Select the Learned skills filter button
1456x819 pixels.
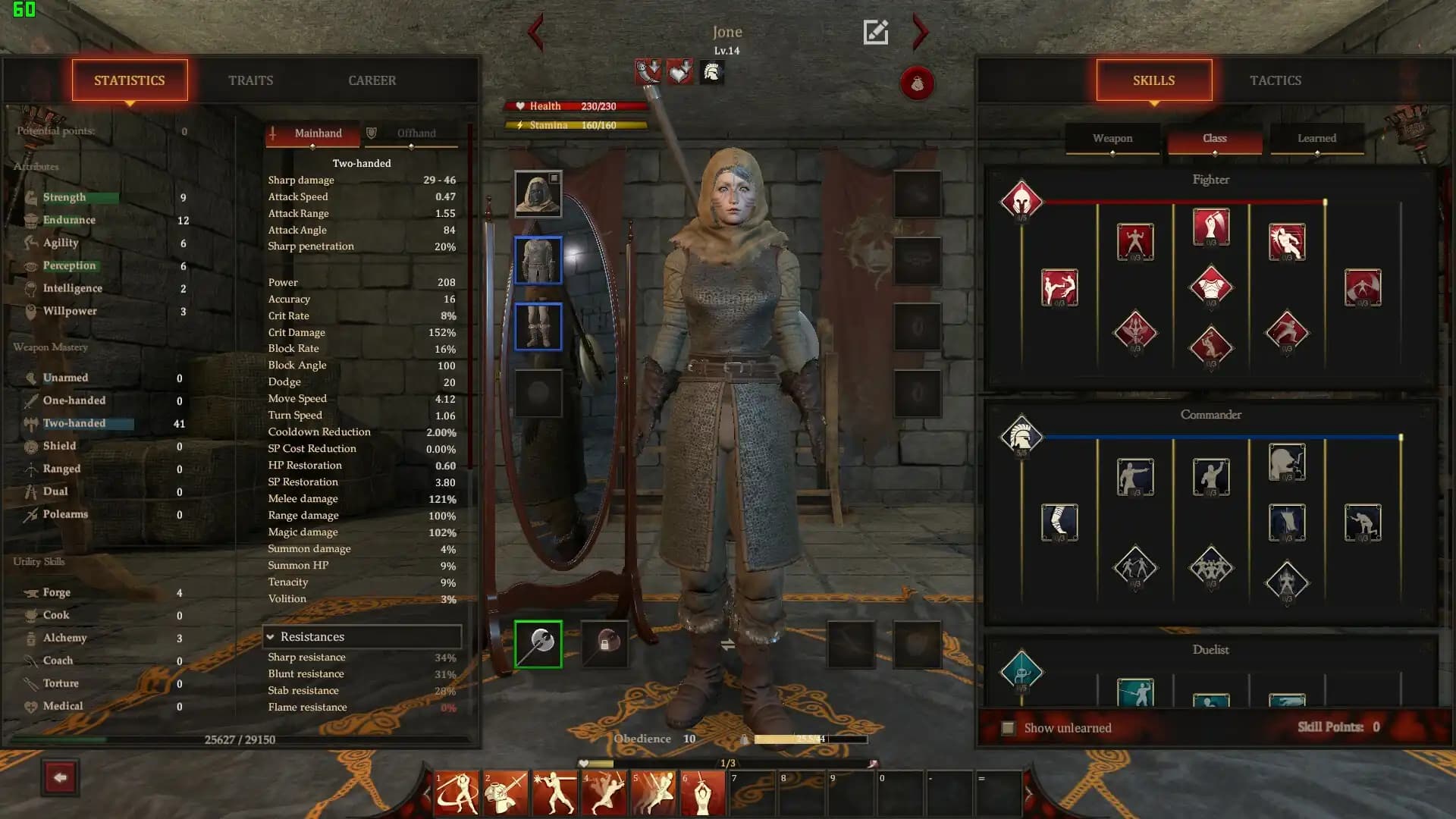tap(1316, 138)
